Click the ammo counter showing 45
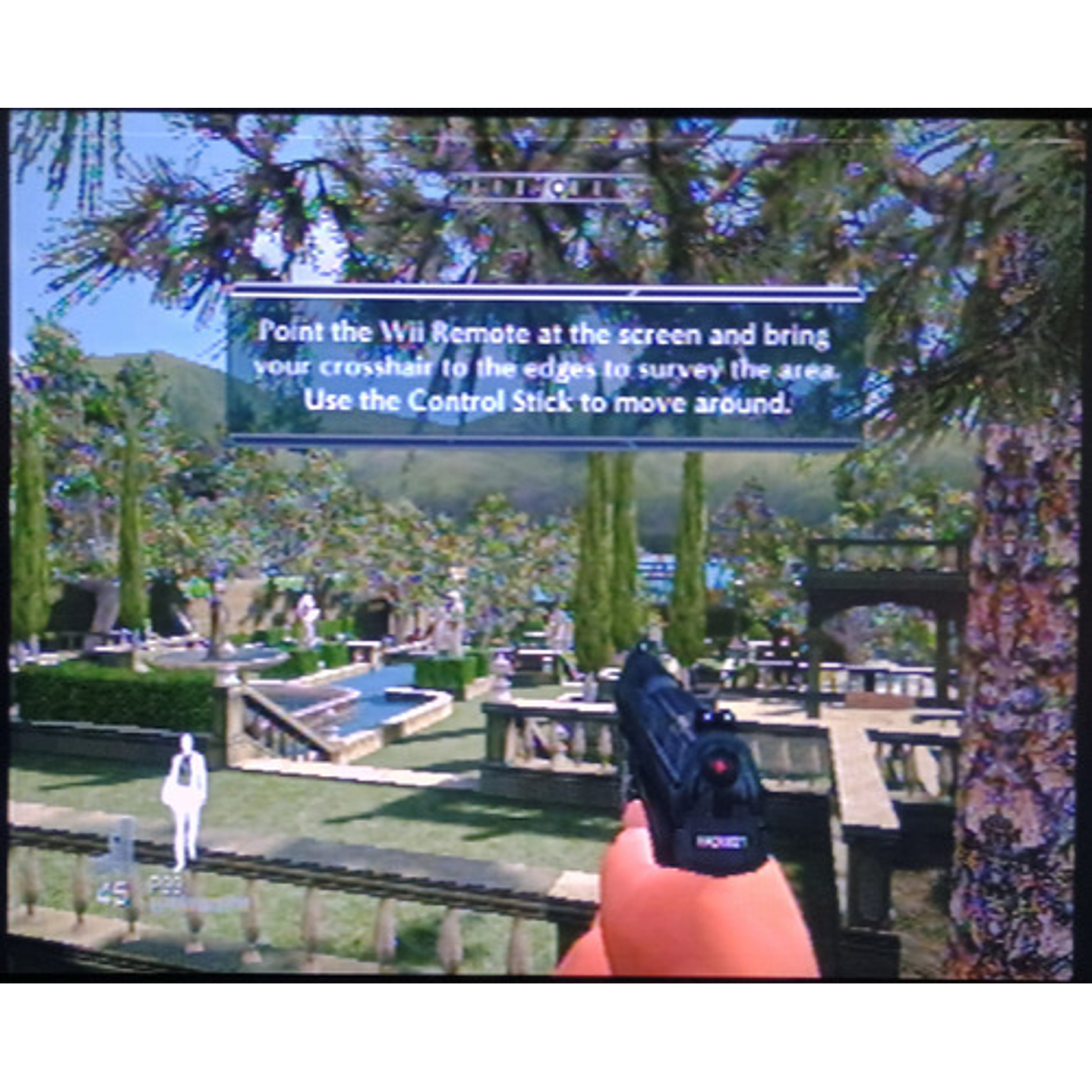 coord(114,890)
